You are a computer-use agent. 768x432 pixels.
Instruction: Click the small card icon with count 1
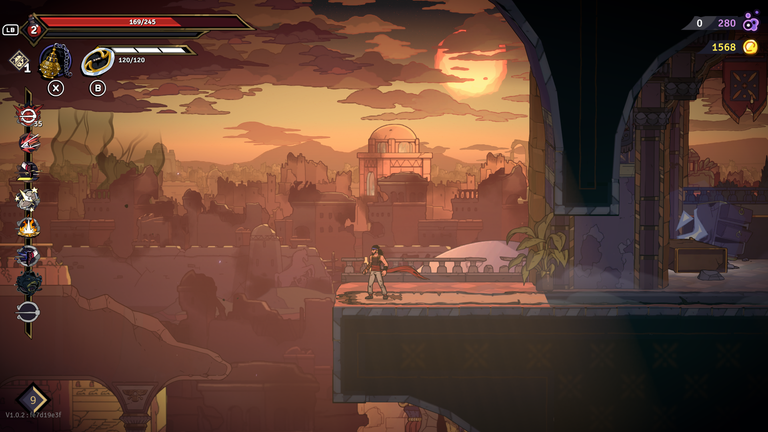click(x=18, y=62)
